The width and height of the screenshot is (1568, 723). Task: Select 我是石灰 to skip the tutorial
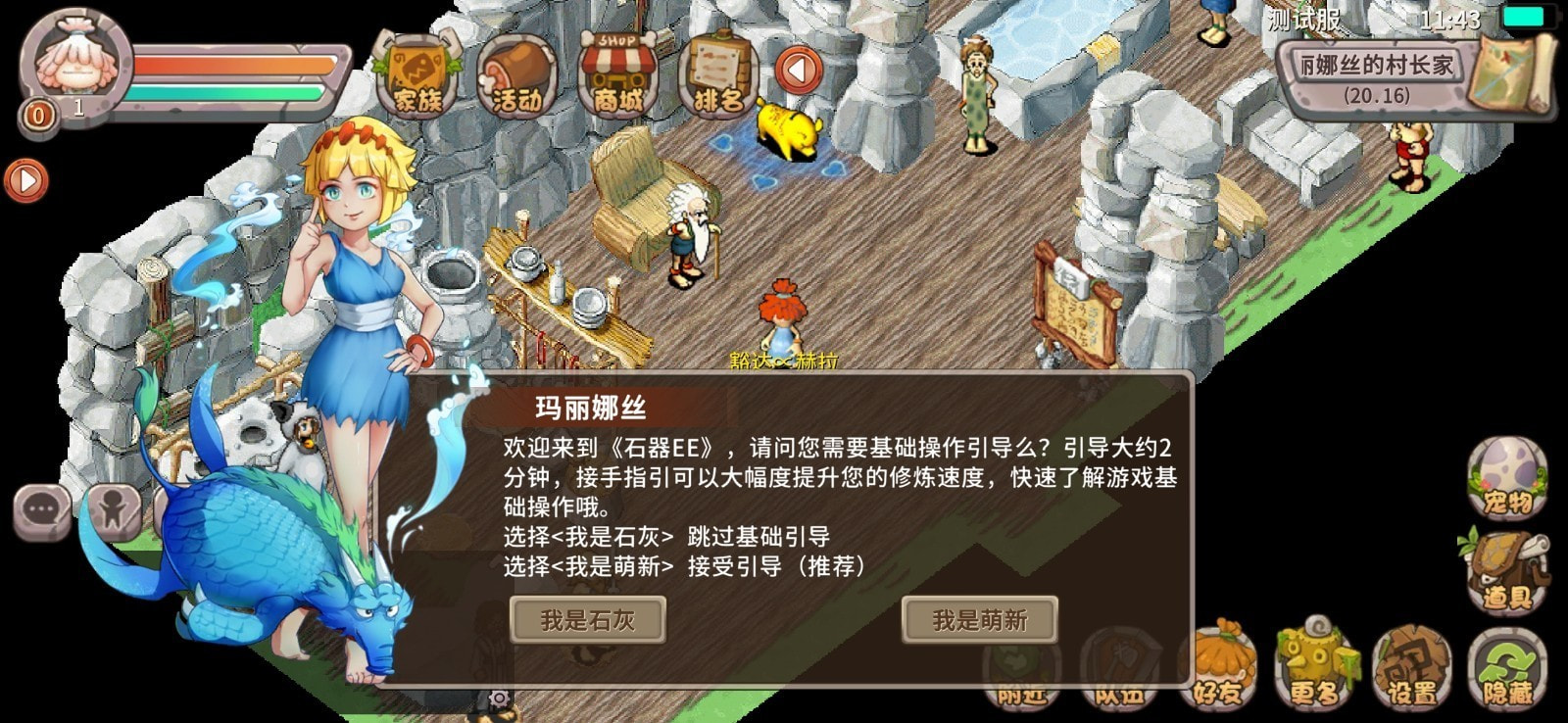589,617
